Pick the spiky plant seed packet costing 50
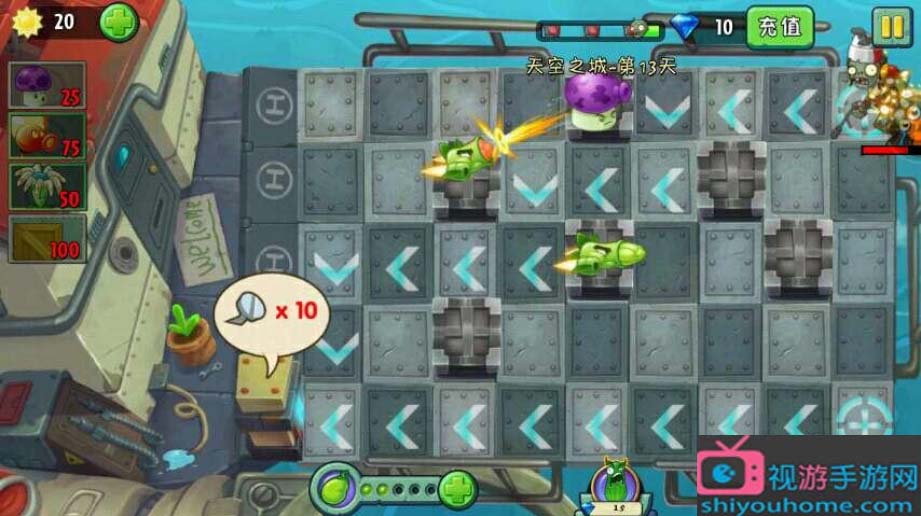This screenshot has height=516, width=921. (47, 187)
